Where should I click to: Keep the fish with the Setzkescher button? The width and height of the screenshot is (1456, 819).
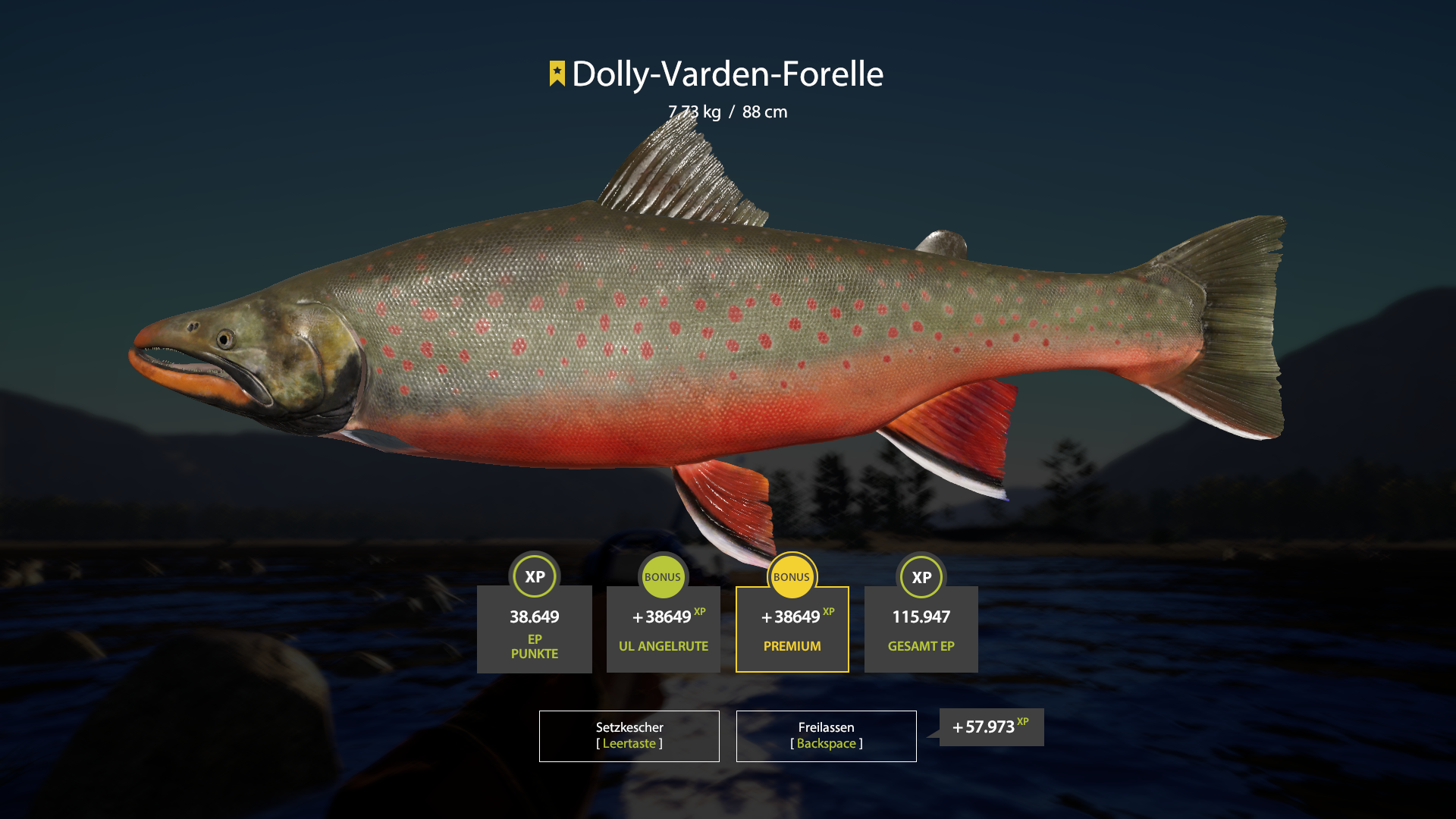[629, 736]
